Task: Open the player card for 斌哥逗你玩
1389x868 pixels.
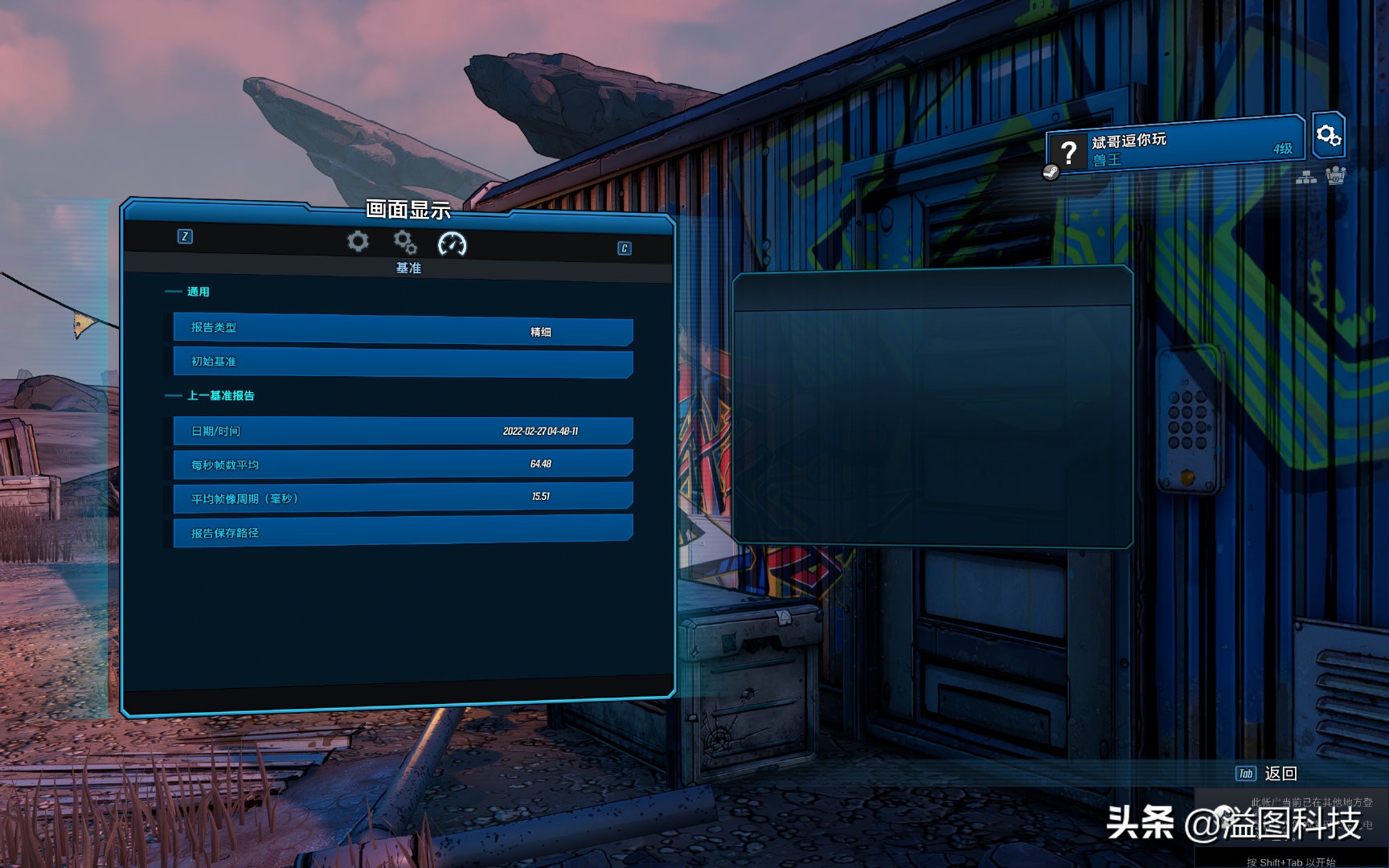Action: pyautogui.click(x=1175, y=148)
